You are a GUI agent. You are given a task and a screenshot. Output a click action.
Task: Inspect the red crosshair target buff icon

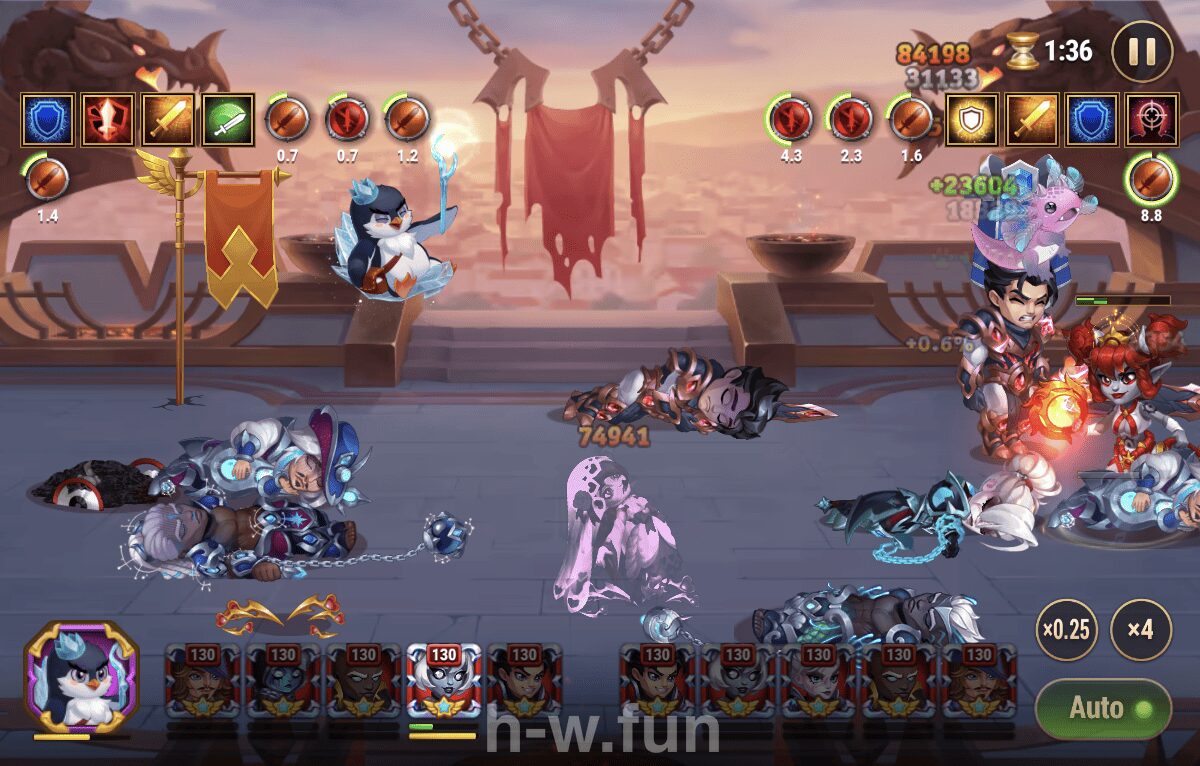1152,120
